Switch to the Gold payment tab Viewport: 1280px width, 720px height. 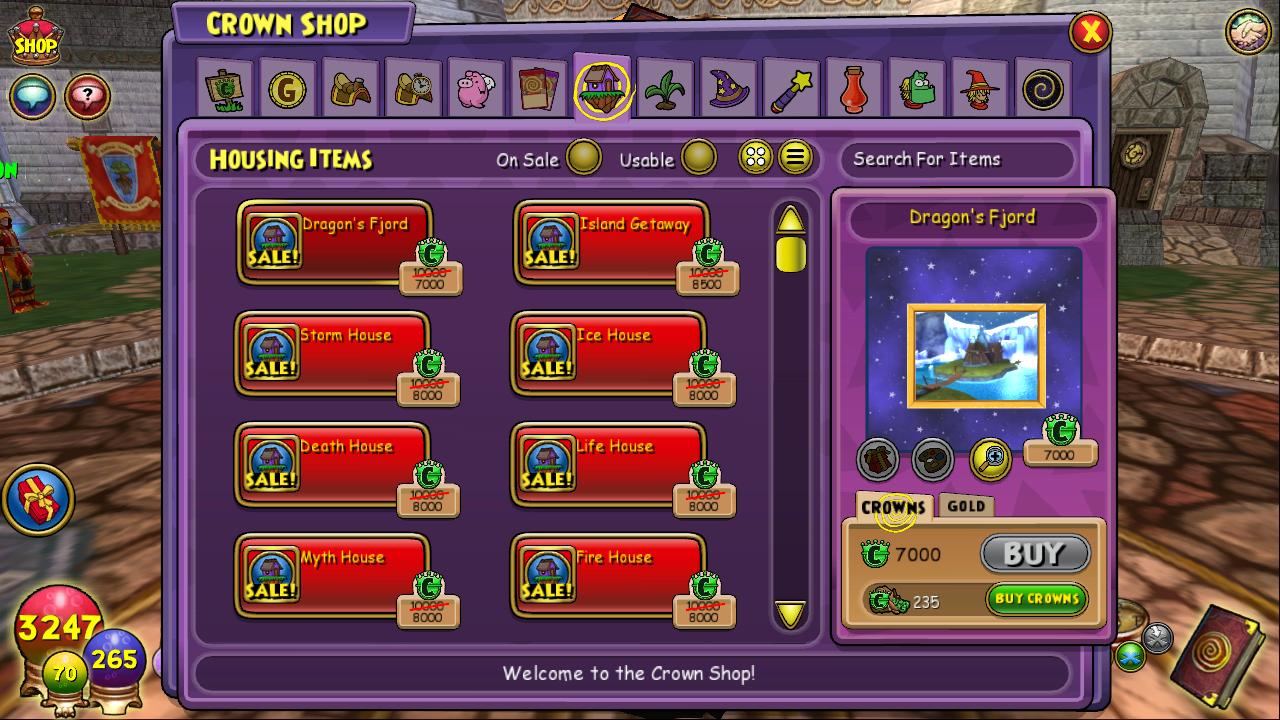966,506
